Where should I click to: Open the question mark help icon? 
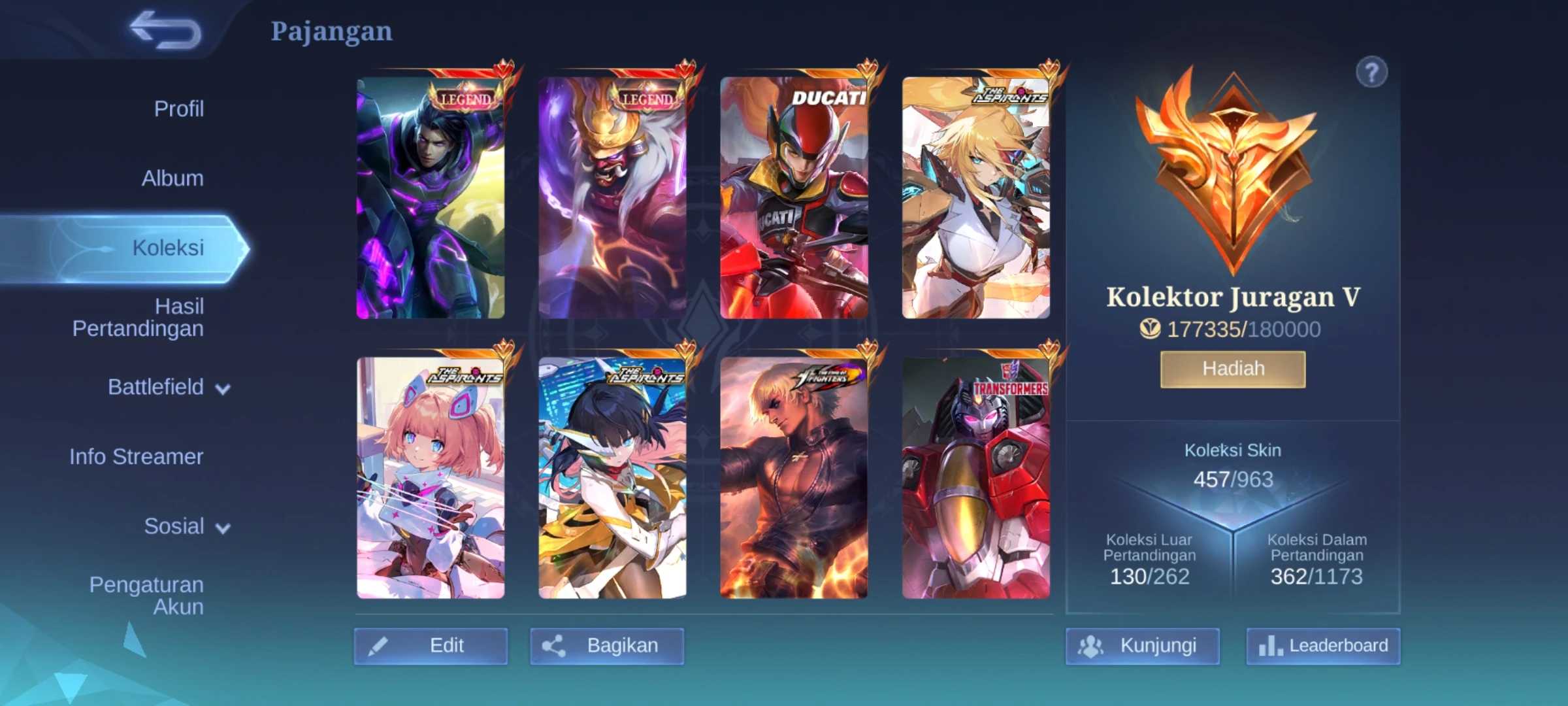pos(1371,73)
